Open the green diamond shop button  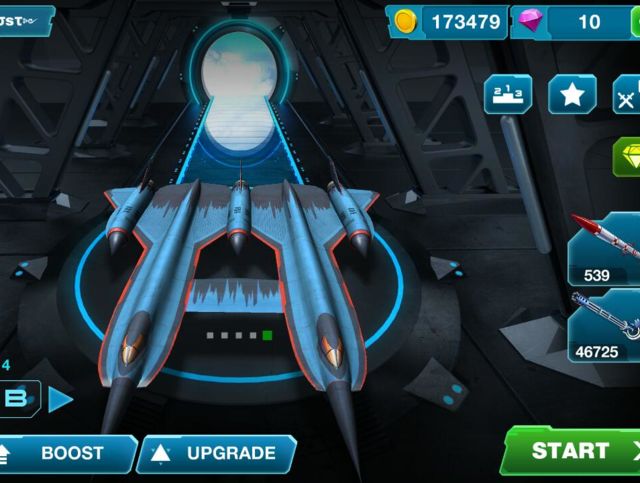pyautogui.click(x=627, y=156)
